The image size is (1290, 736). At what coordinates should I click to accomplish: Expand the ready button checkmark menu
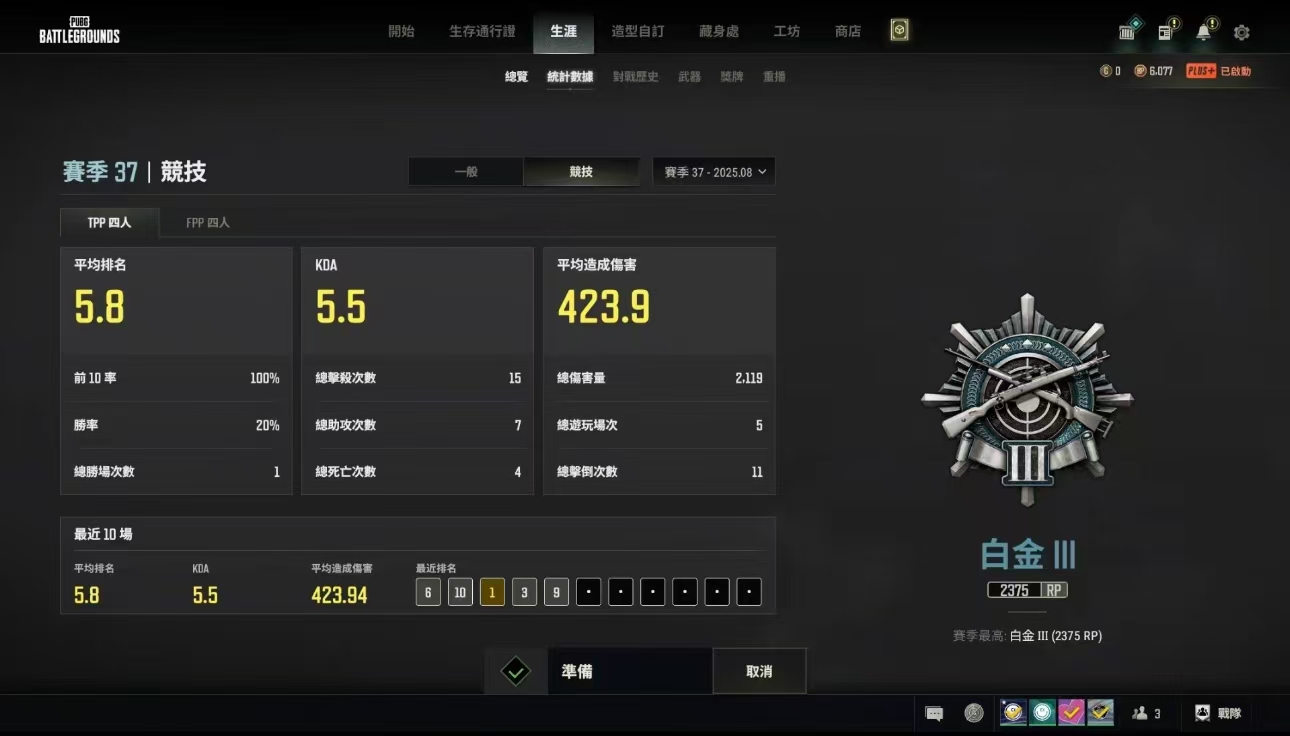(515, 672)
